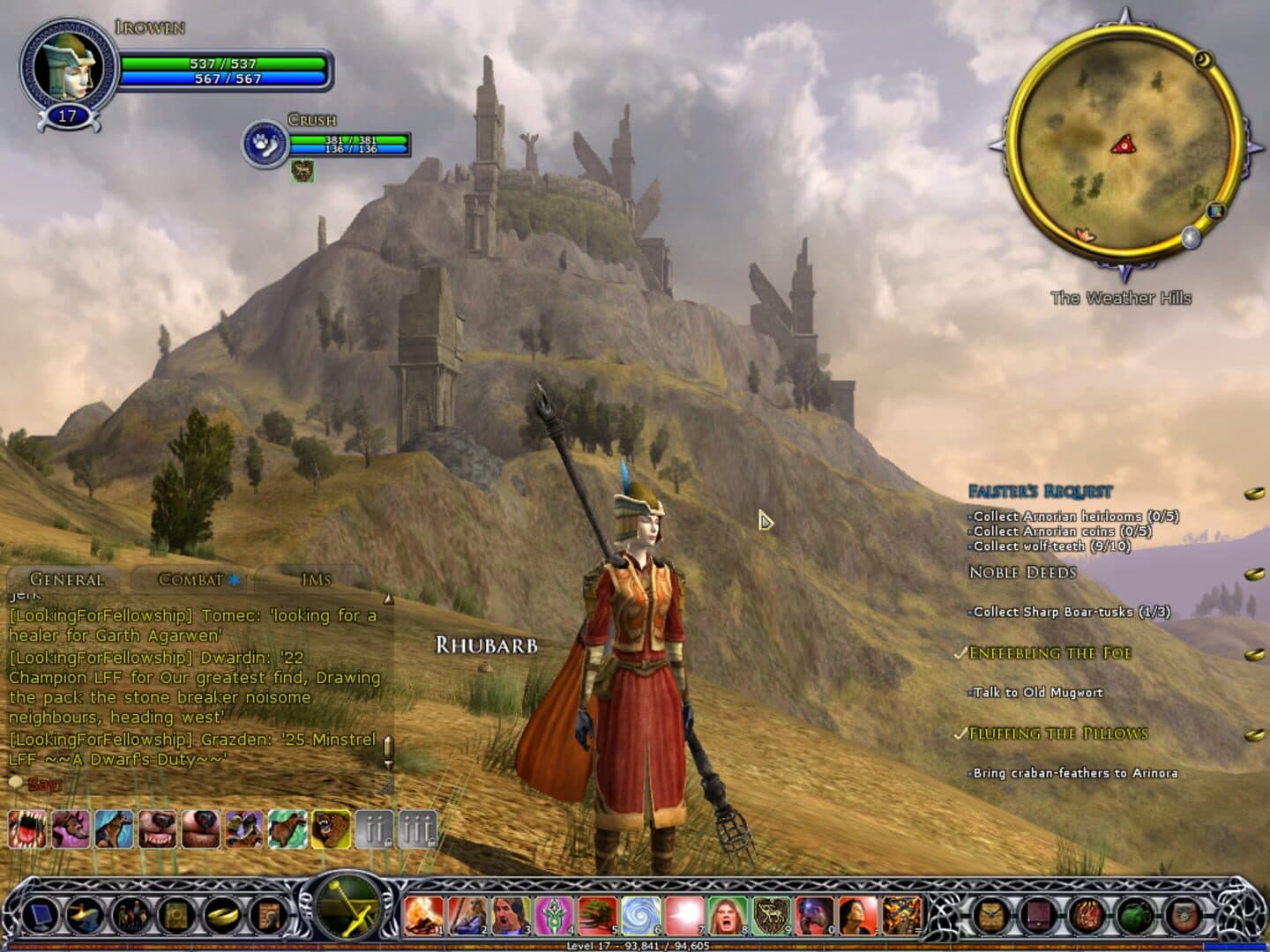
Task: Open the Combat chat tab
Action: pos(190,579)
